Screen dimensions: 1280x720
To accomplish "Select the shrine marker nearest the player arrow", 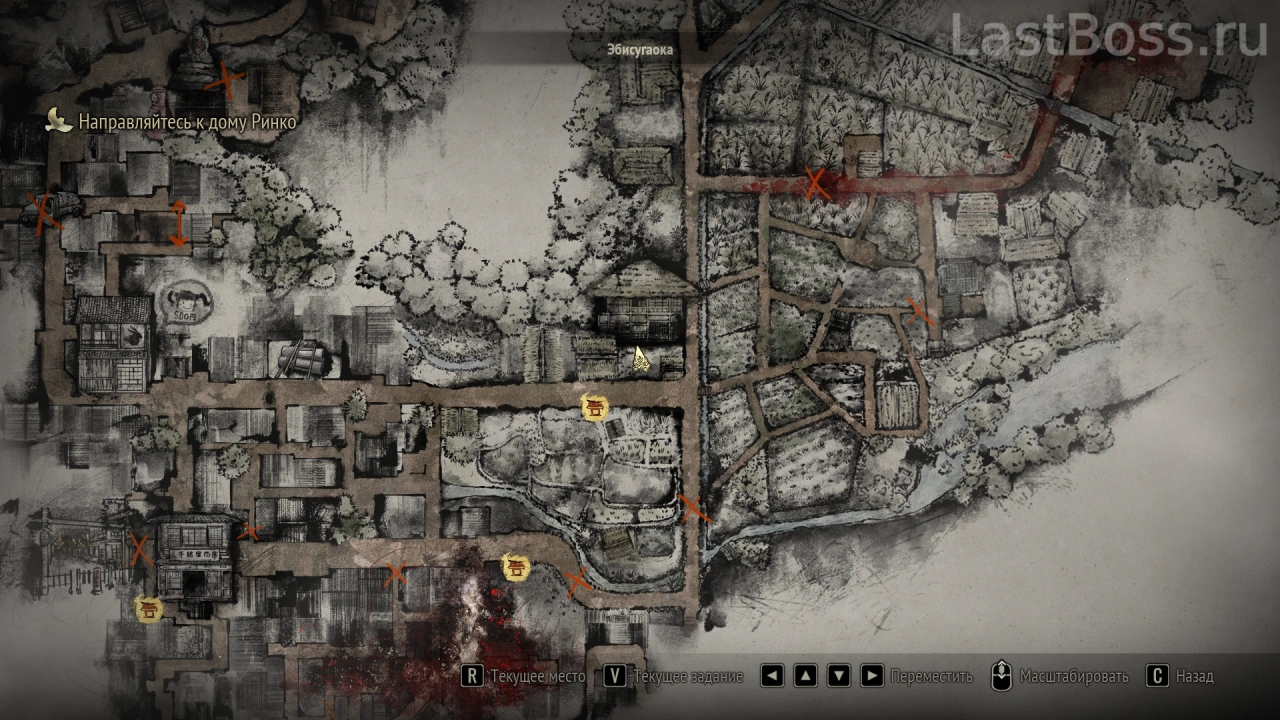I will tap(595, 406).
